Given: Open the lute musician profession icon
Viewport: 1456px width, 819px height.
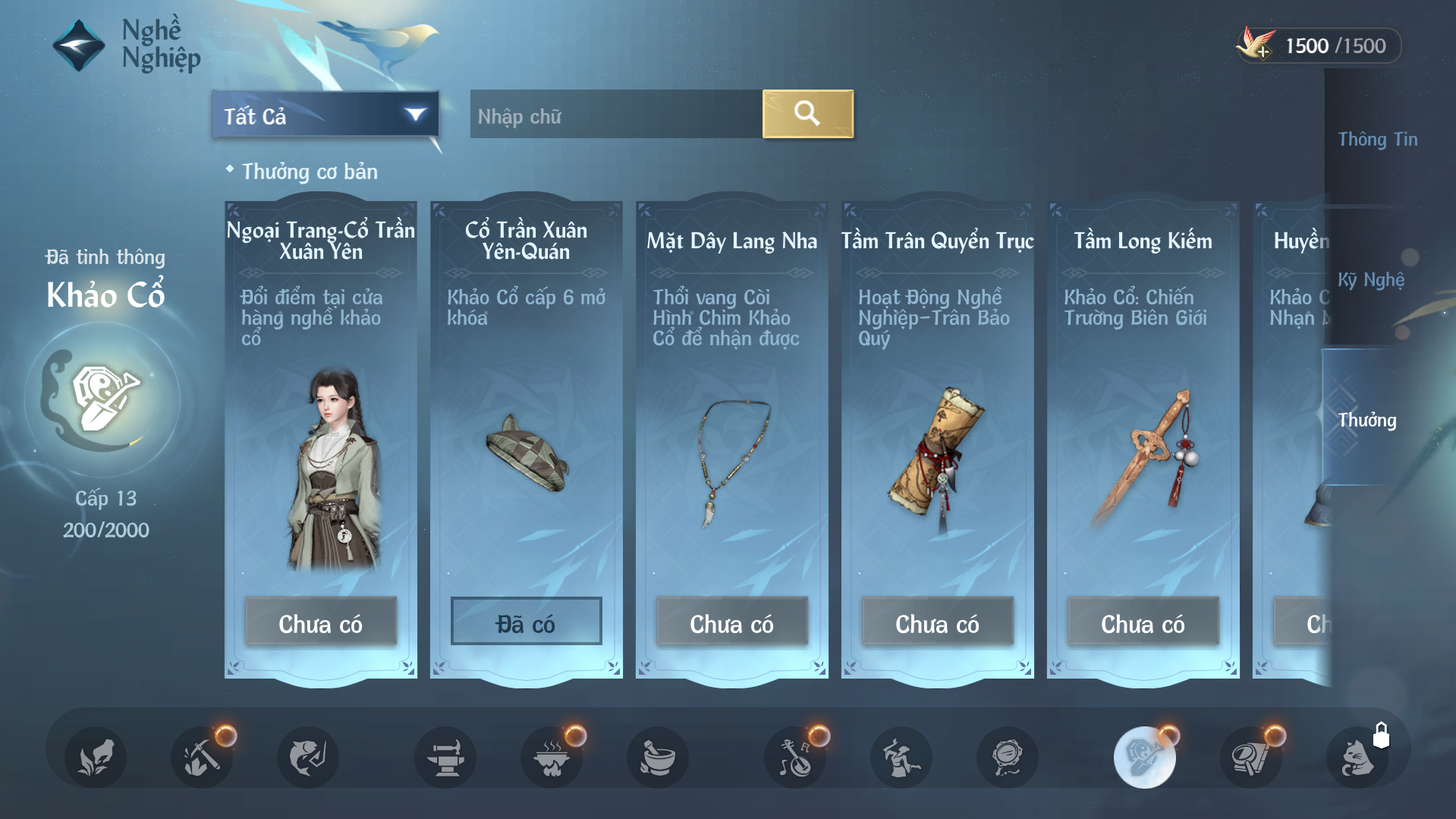Looking at the screenshot, I should 795,757.
